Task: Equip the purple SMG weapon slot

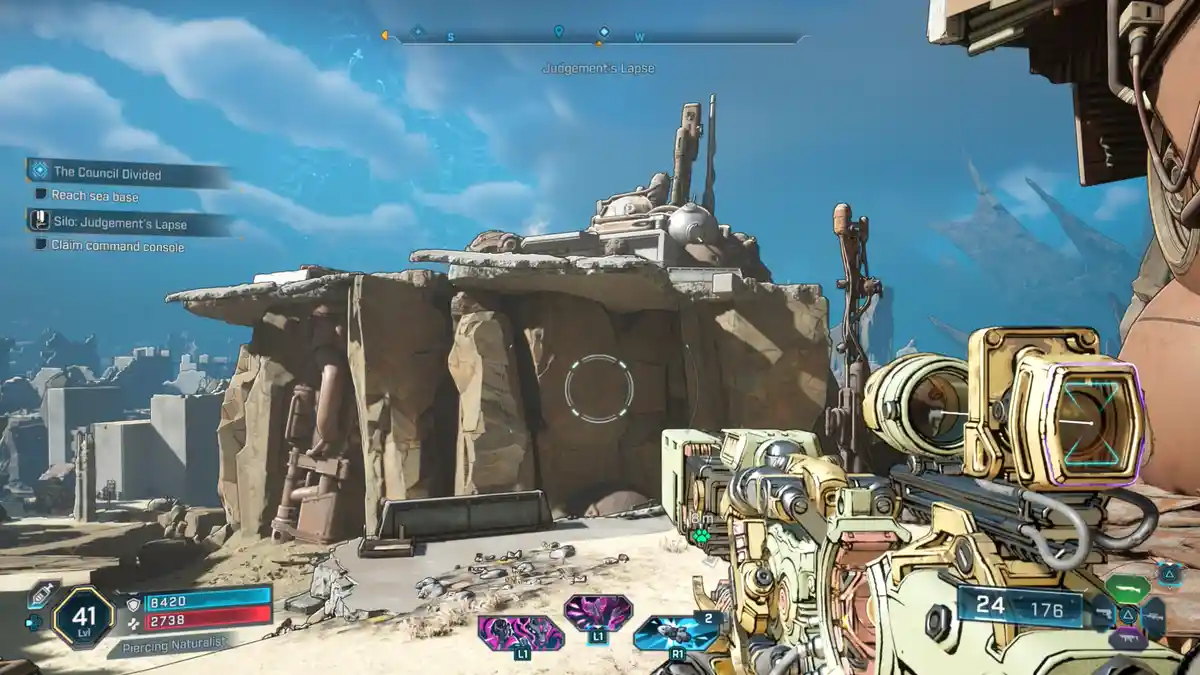Action: [x=1127, y=640]
